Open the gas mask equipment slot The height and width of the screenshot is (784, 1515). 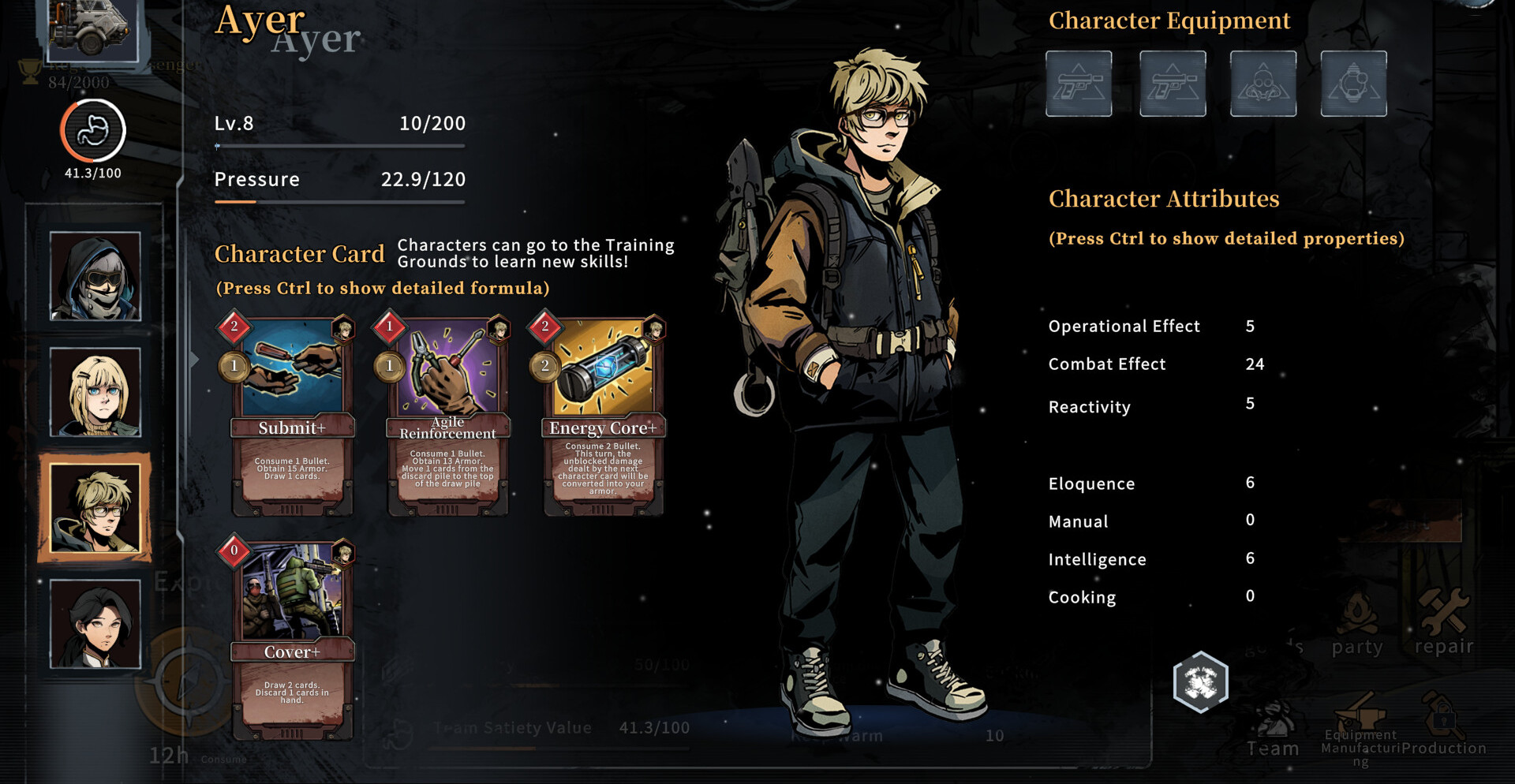click(1262, 84)
